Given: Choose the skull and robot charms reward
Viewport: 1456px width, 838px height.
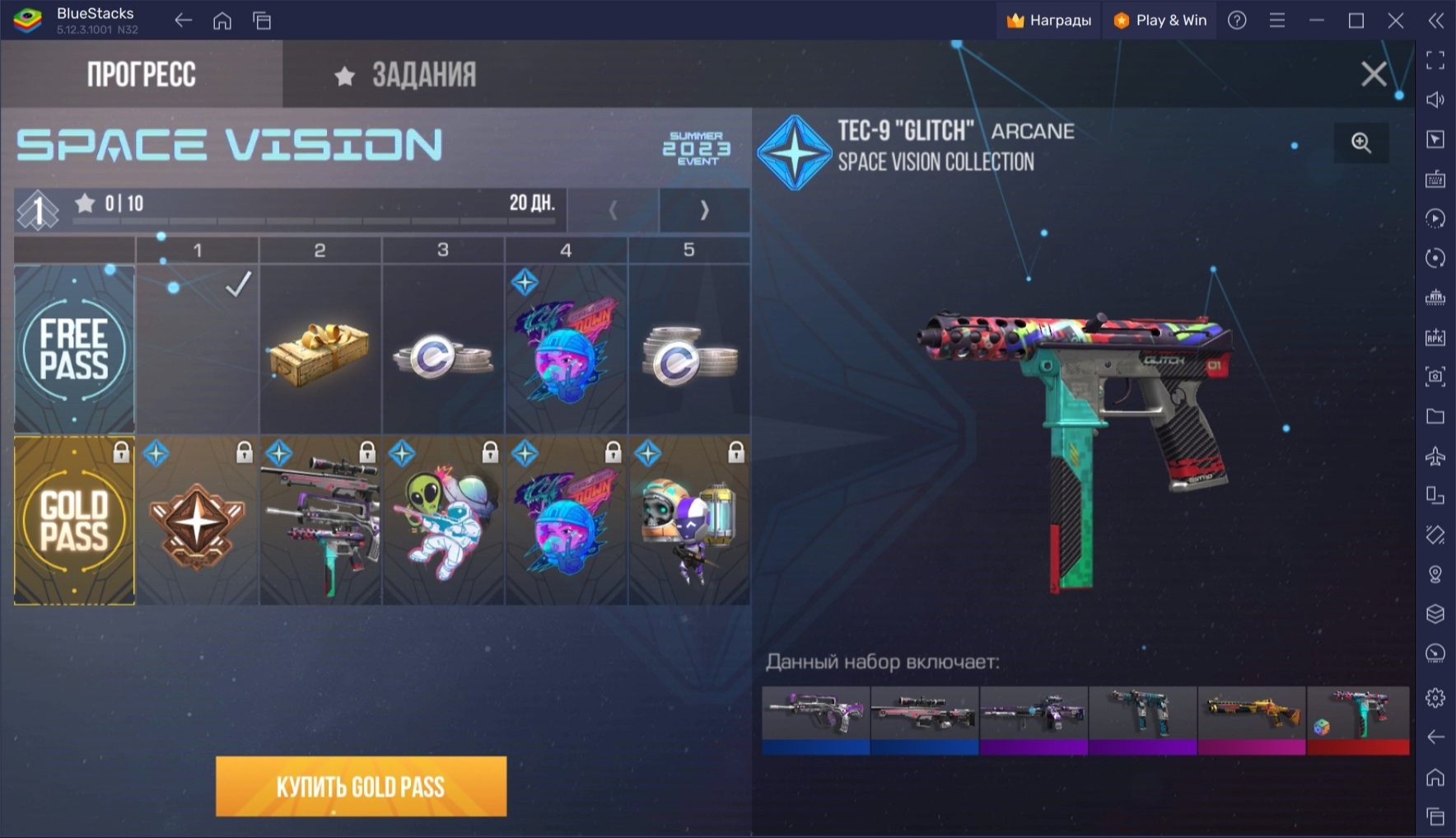Looking at the screenshot, I should (689, 522).
